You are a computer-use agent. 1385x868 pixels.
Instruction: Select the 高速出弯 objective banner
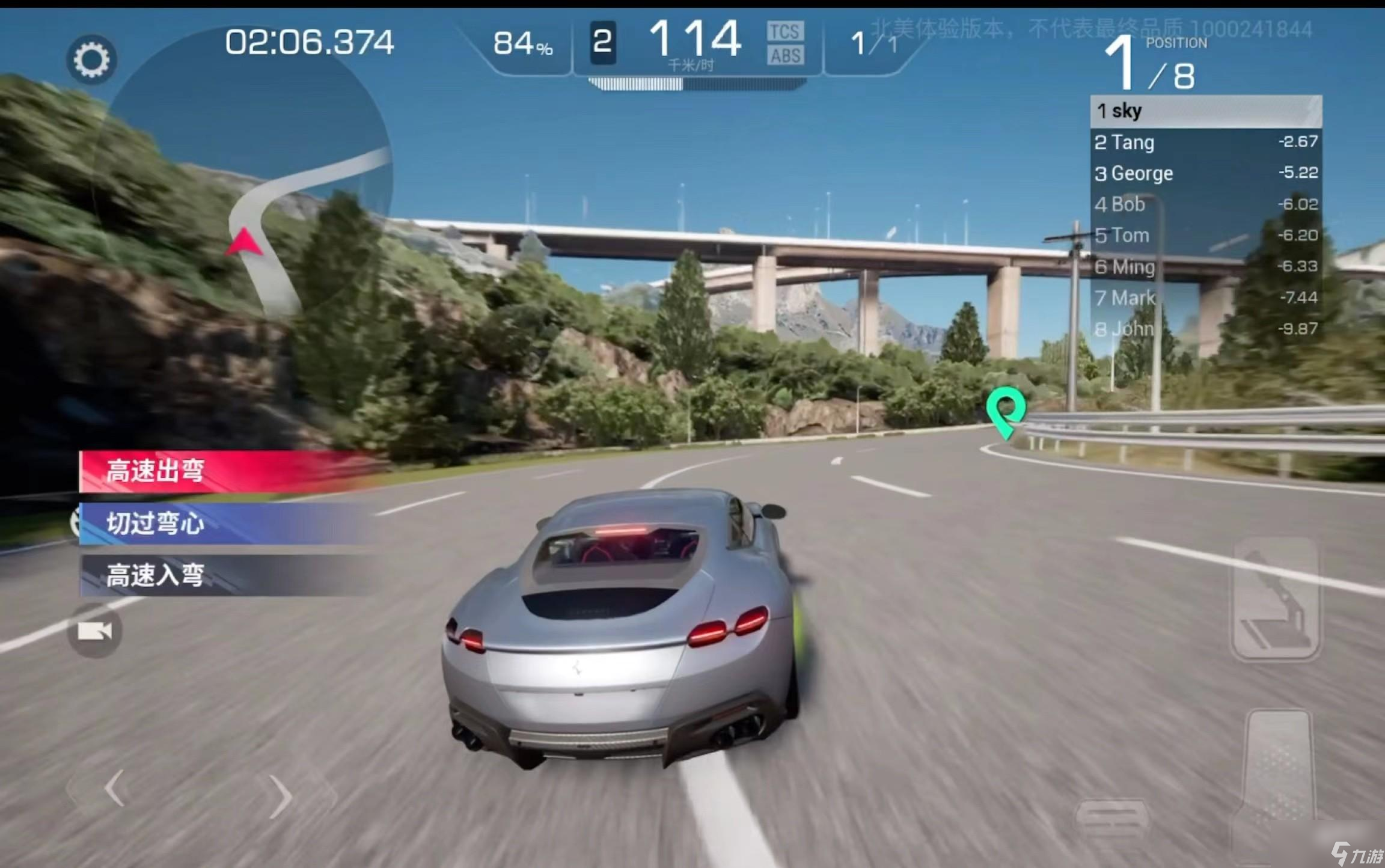(228, 471)
